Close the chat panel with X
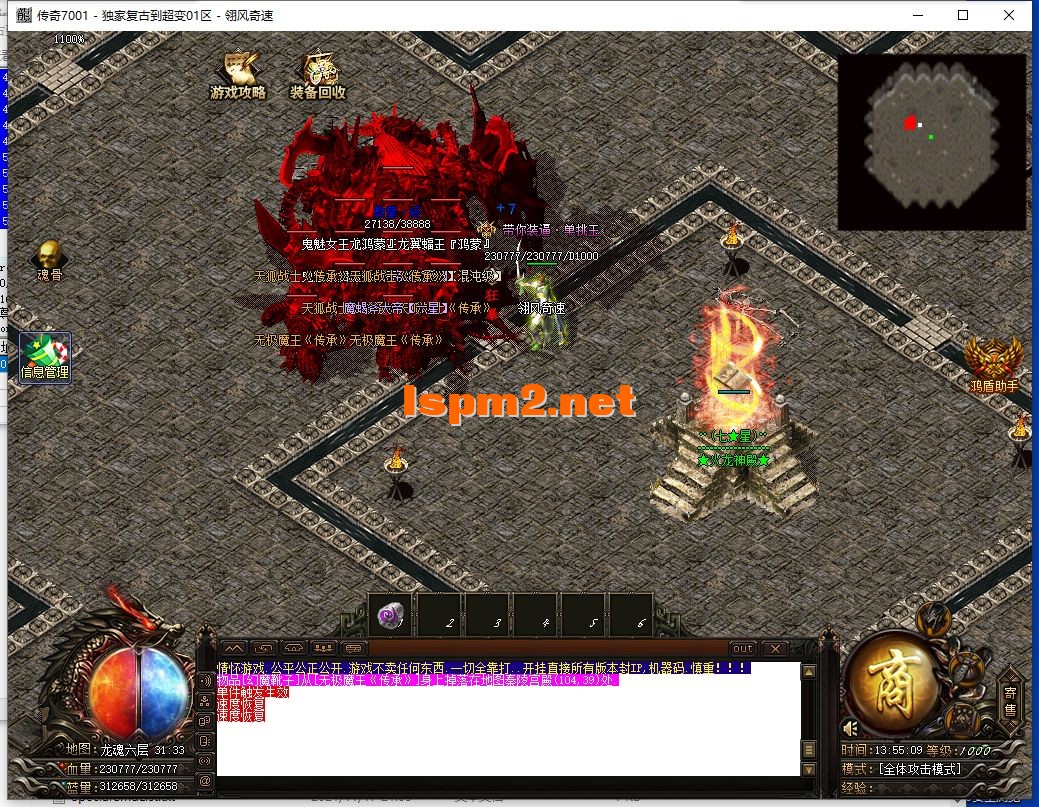The height and width of the screenshot is (807, 1039). [775, 648]
